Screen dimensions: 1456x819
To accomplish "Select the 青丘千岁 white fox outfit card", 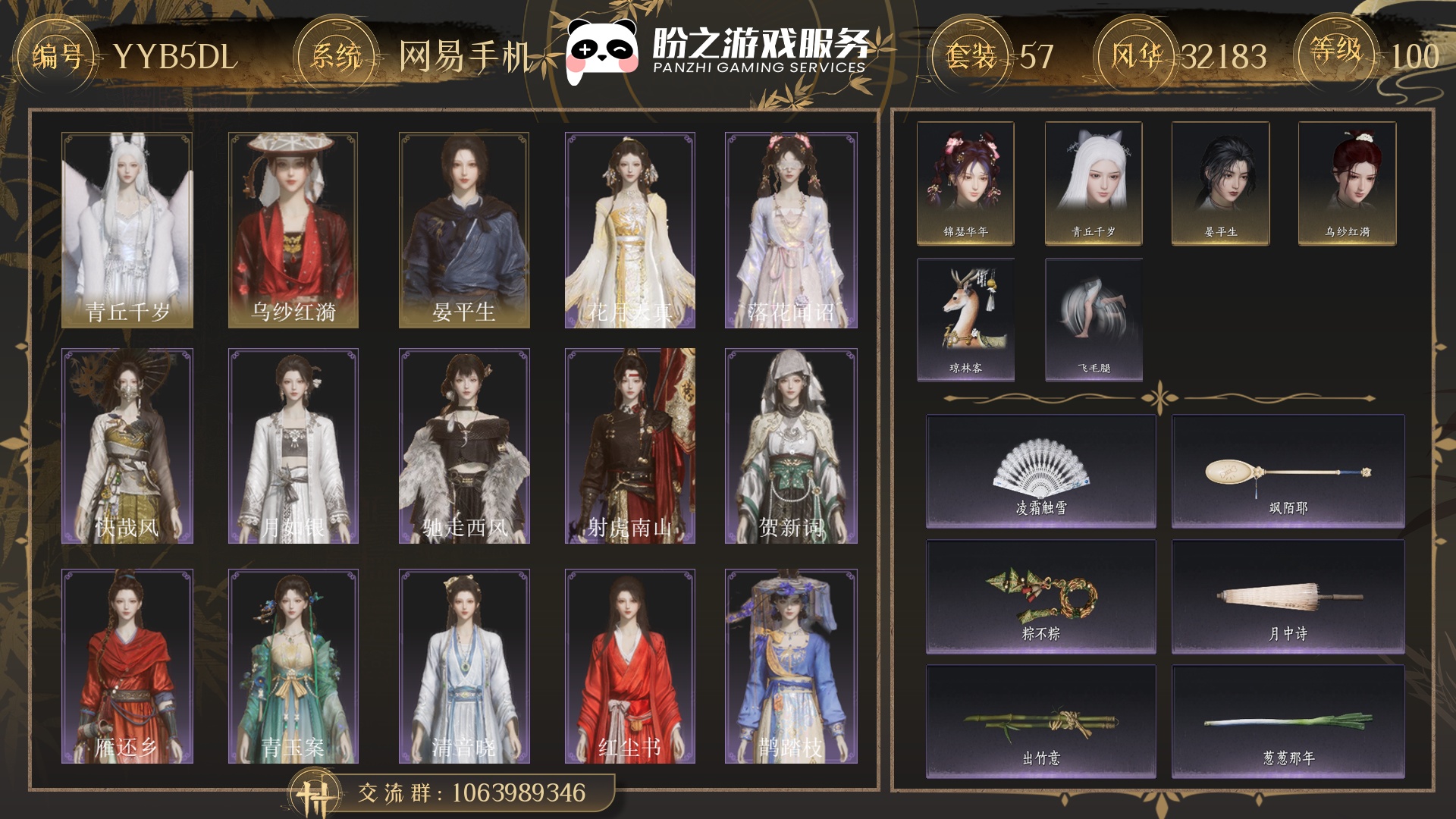I will point(127,230).
